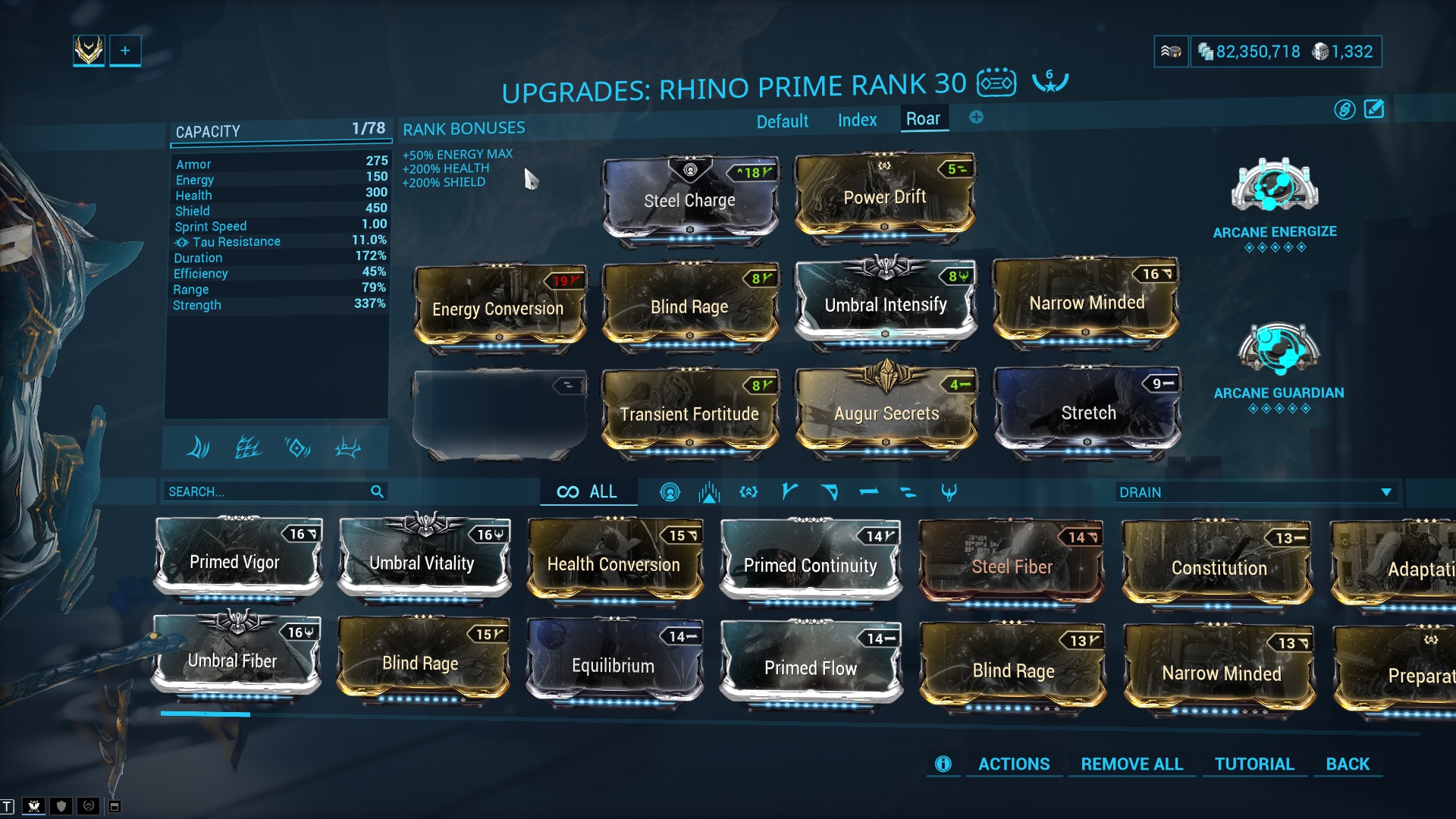Select the equipped Transient Fortitude mod
The image size is (1456, 819).
(689, 413)
